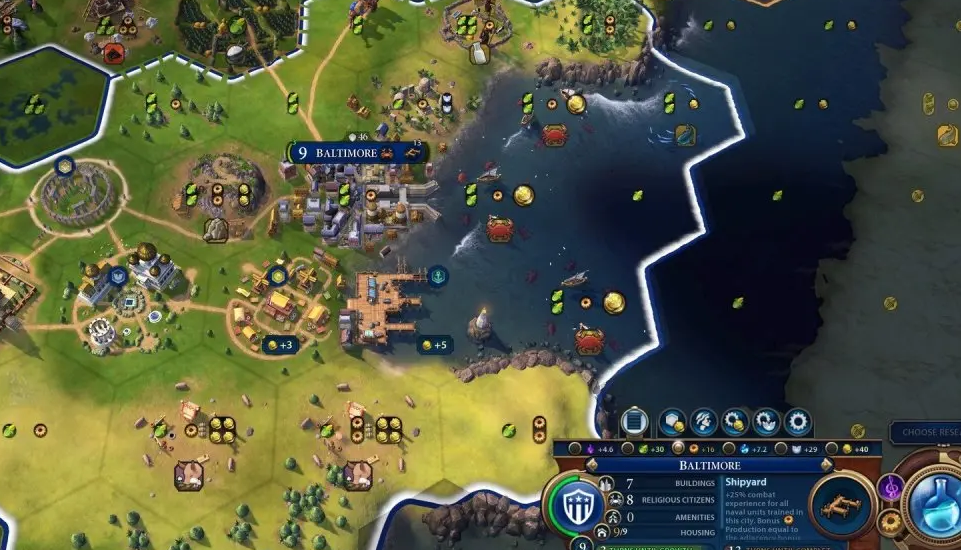Toggle the production yield focus

tap(678, 450)
